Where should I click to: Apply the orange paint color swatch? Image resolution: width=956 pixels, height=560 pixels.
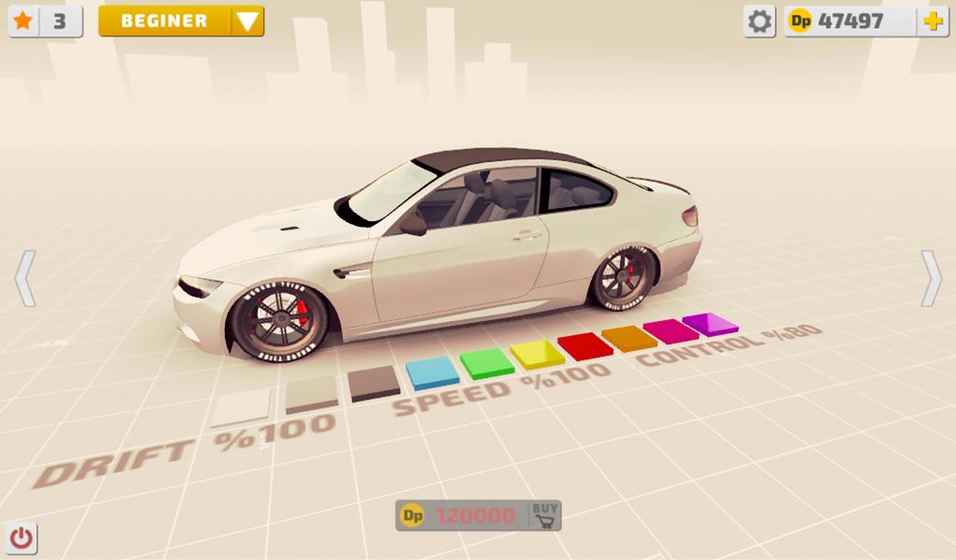pyautogui.click(x=630, y=338)
